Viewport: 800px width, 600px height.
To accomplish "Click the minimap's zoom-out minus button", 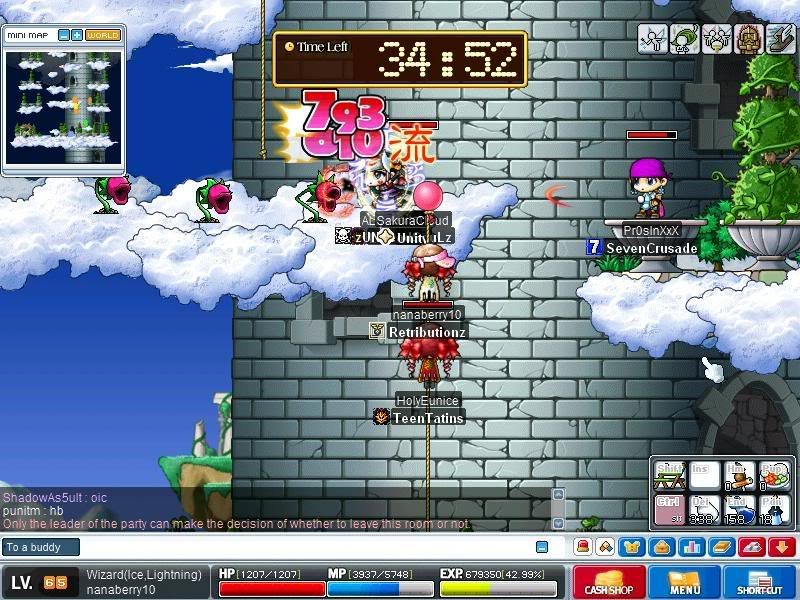I will click(64, 35).
